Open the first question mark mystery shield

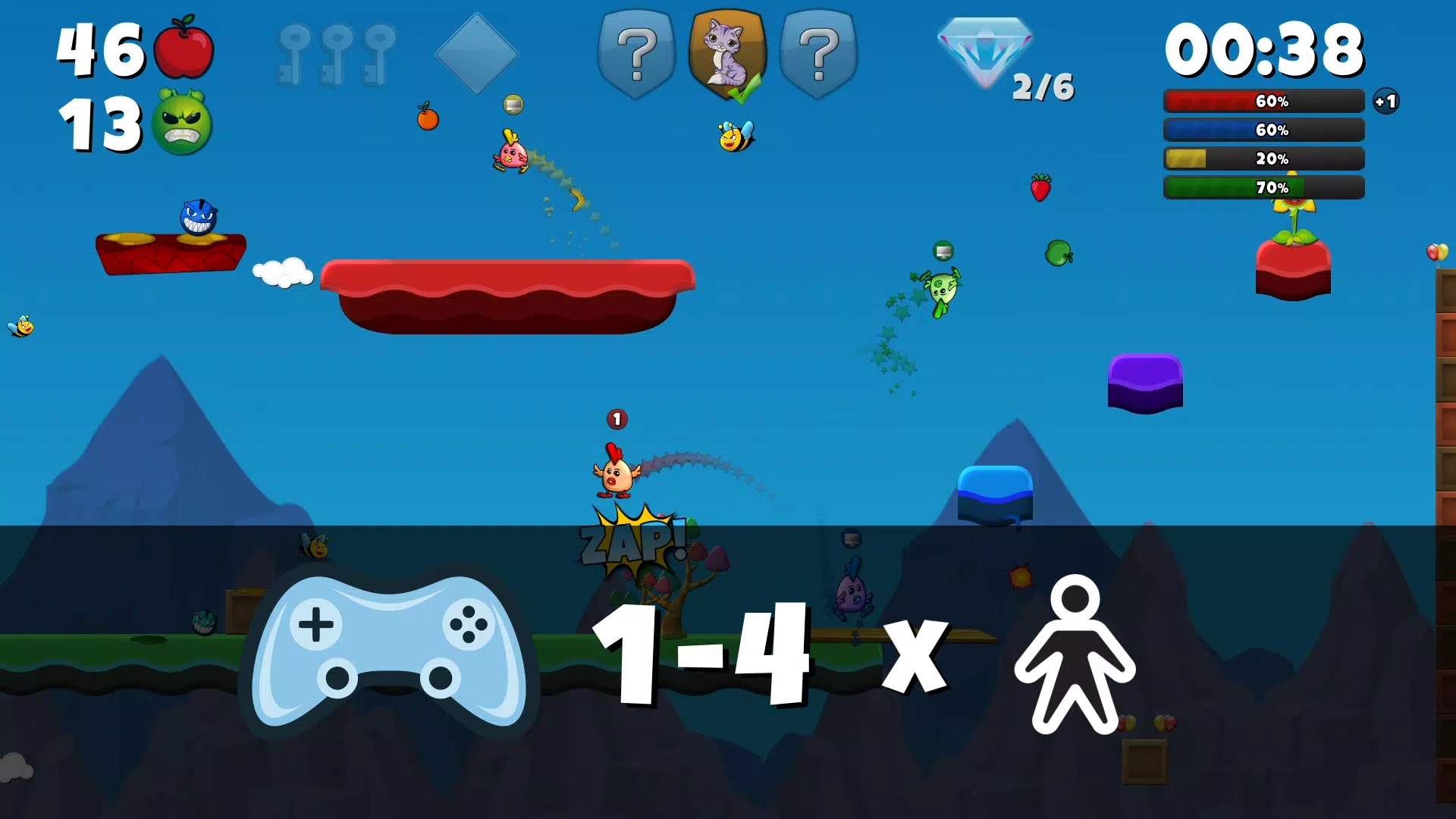coord(638,53)
